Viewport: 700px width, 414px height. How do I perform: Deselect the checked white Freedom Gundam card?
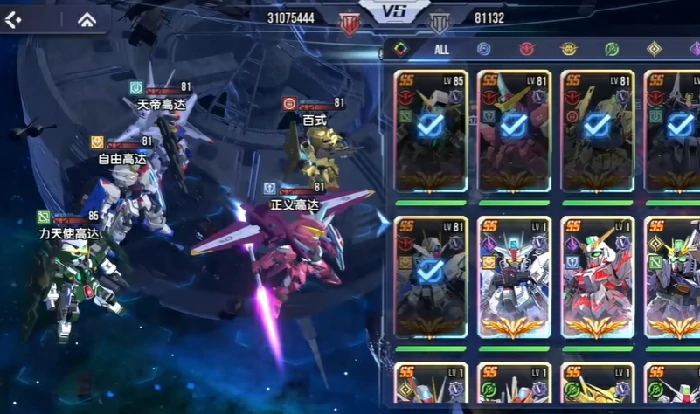430,277
